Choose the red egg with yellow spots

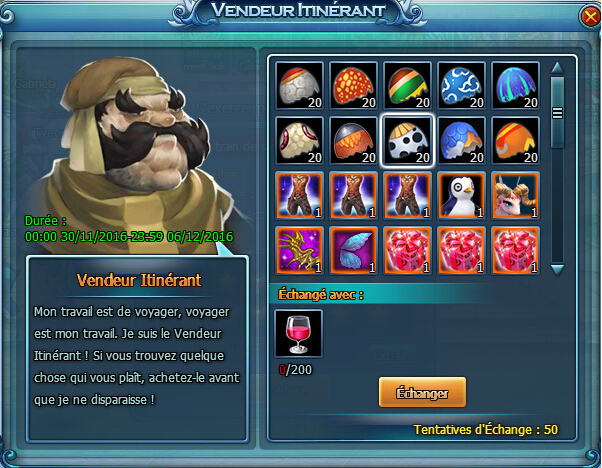point(354,85)
